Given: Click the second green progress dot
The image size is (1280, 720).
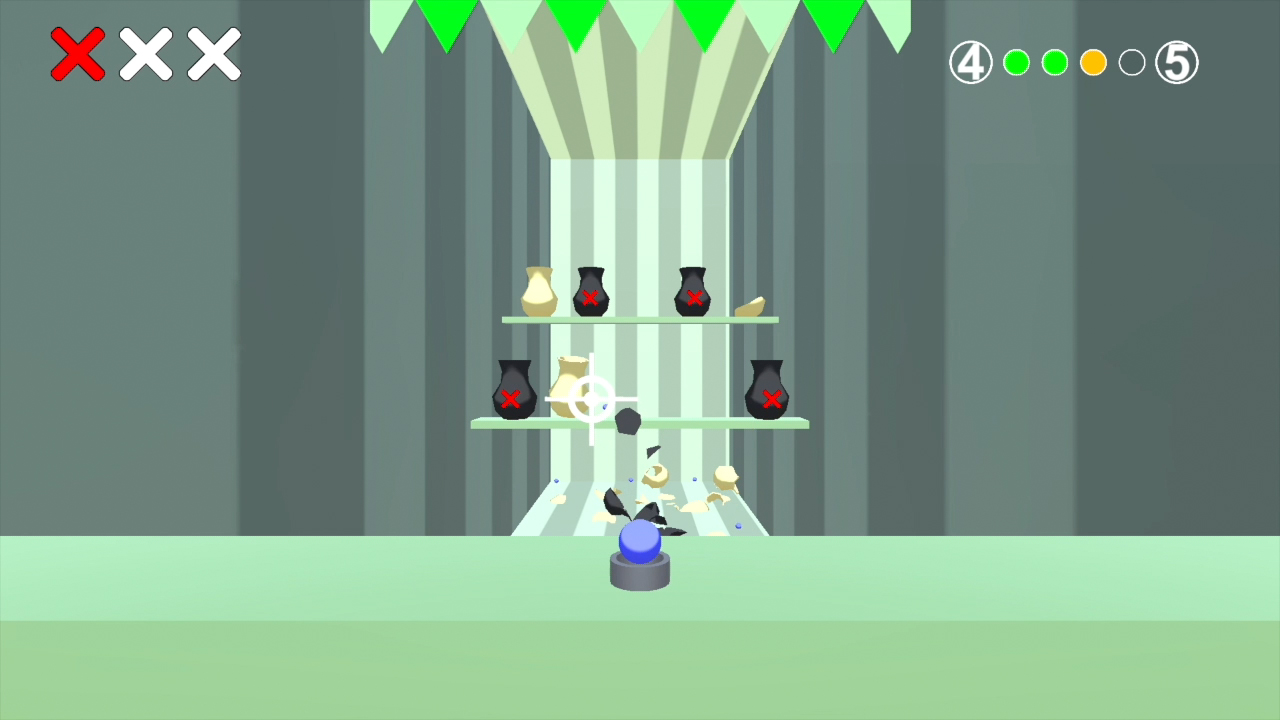Looking at the screenshot, I should point(1055,62).
